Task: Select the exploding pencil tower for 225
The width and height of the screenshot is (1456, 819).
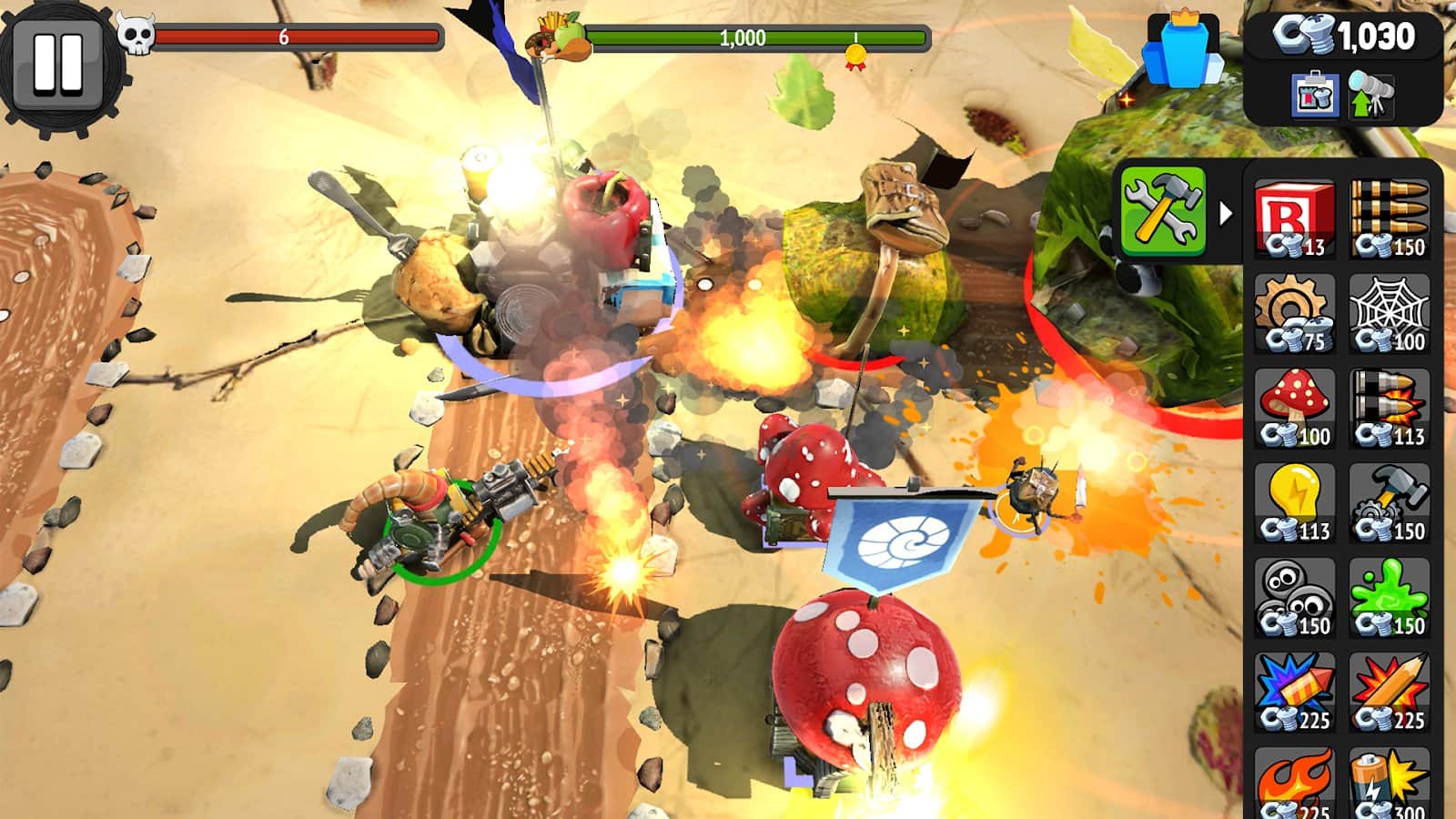Action: 1390,692
